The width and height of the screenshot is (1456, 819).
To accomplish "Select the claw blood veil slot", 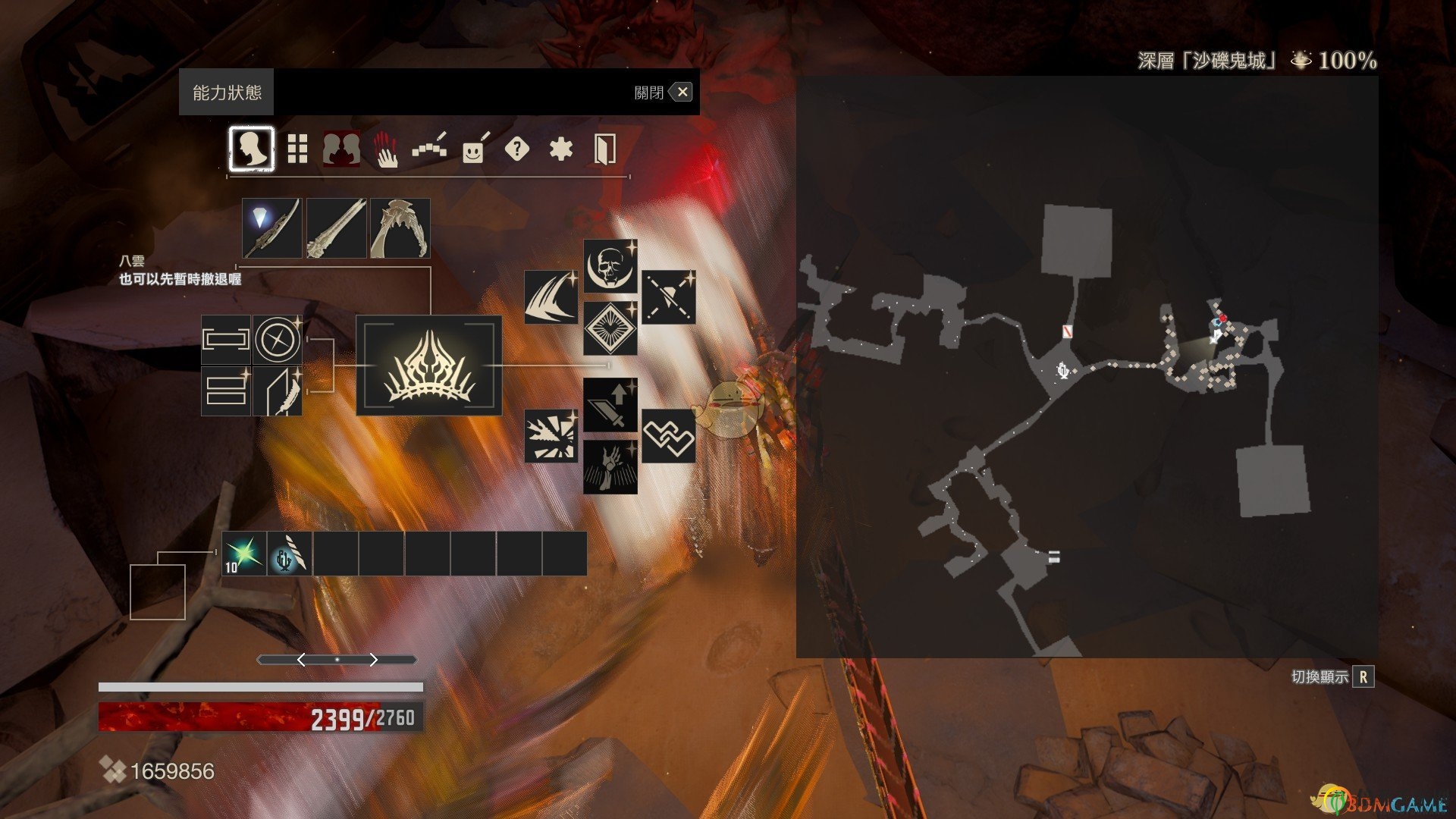I will (x=400, y=228).
